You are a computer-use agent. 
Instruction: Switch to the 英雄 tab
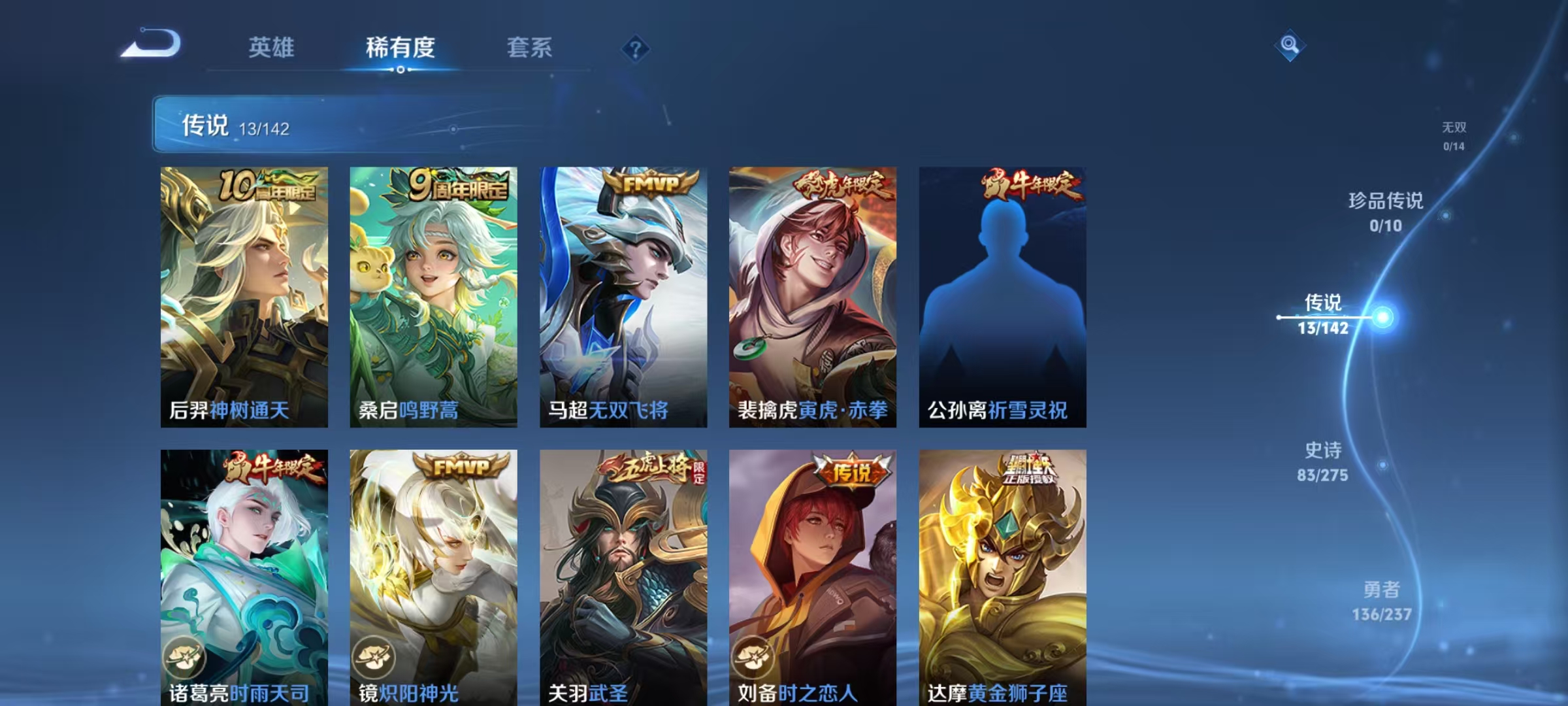272,48
